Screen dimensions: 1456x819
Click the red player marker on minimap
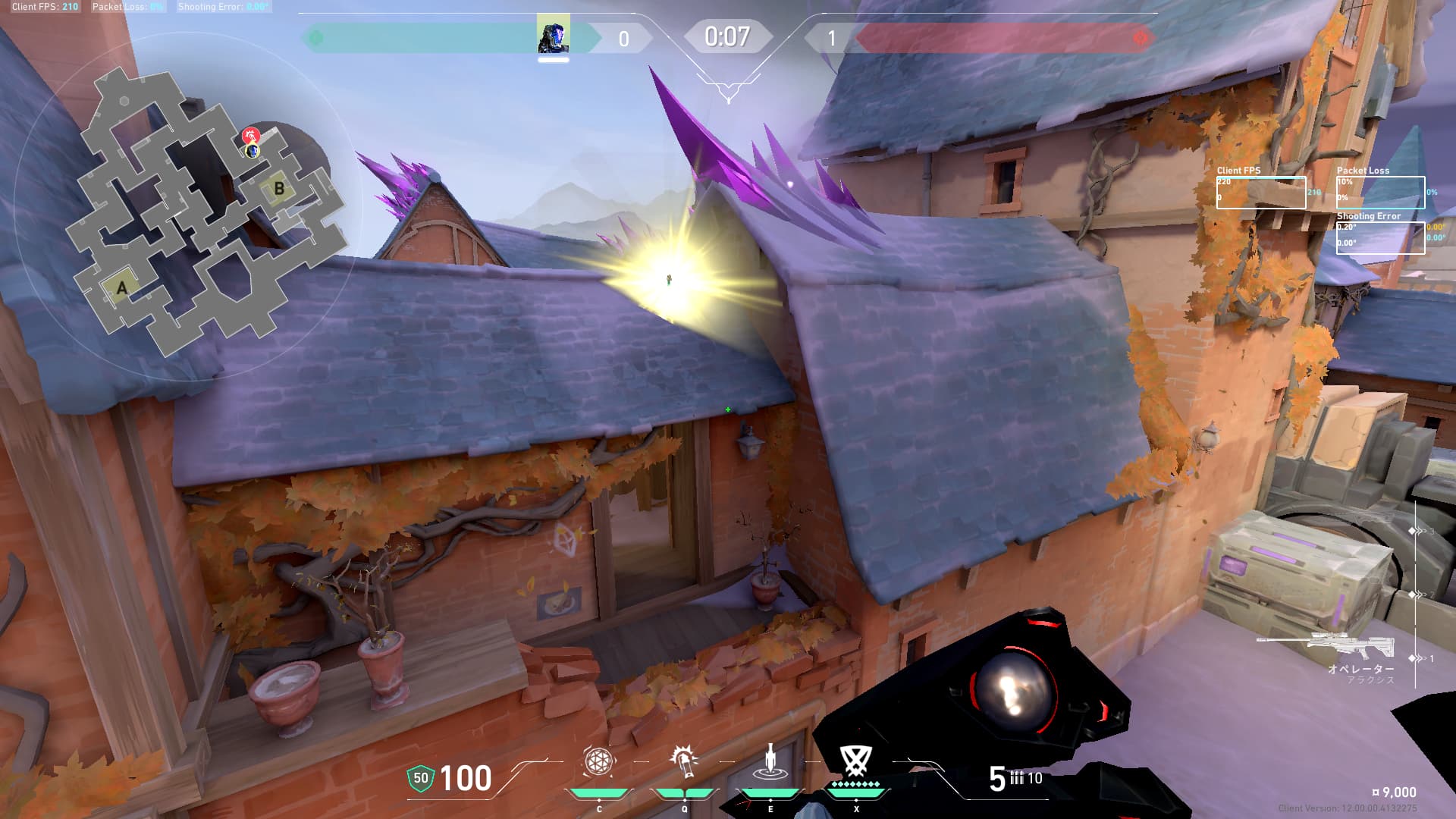click(x=250, y=136)
